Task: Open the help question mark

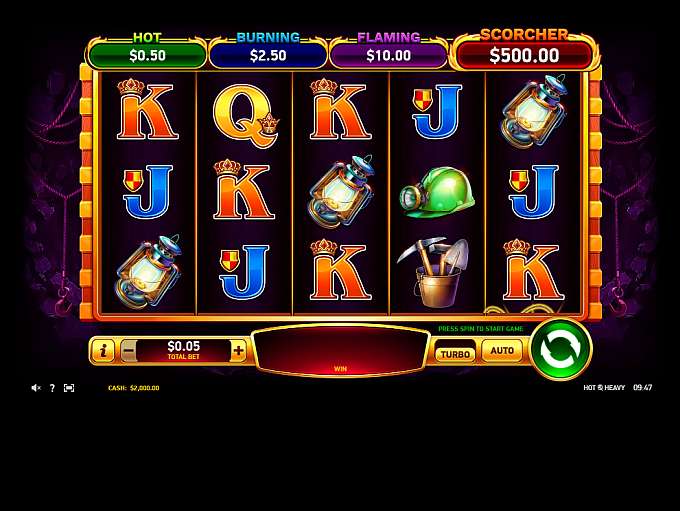Action: (x=52, y=388)
